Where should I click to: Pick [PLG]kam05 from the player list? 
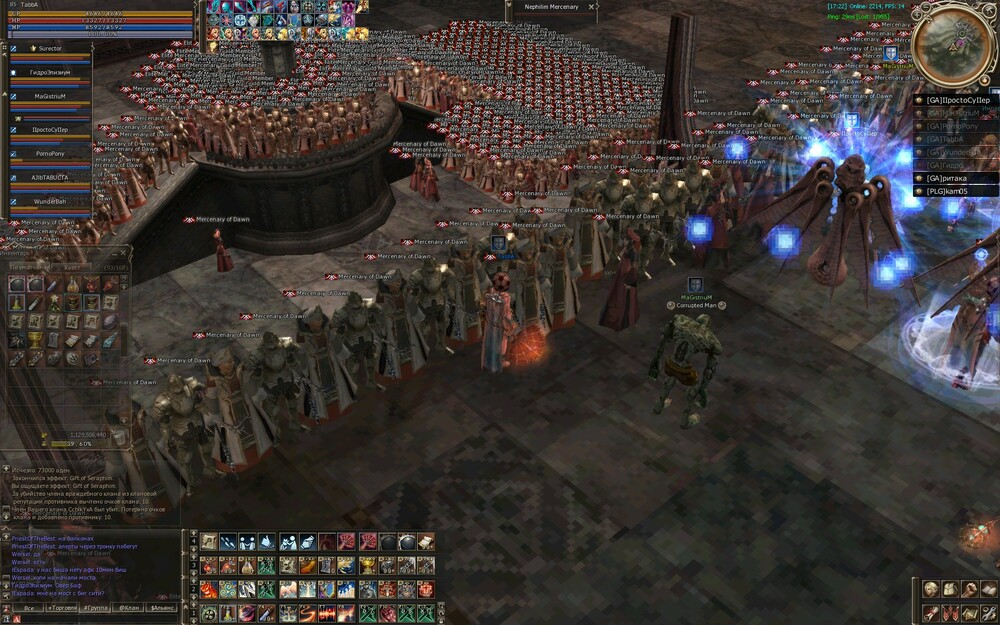pos(949,189)
